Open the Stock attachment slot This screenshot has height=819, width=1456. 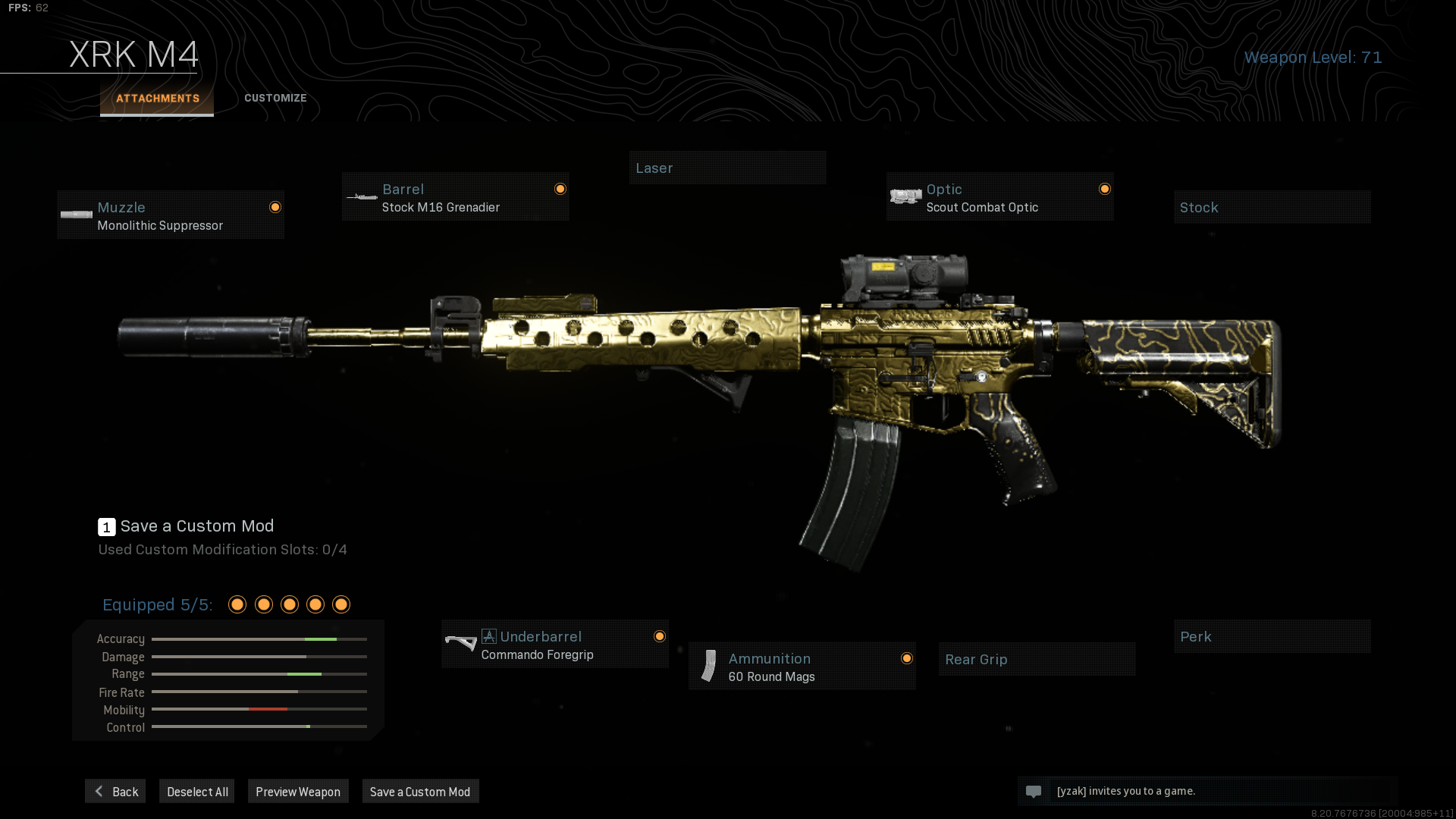[x=1272, y=206]
